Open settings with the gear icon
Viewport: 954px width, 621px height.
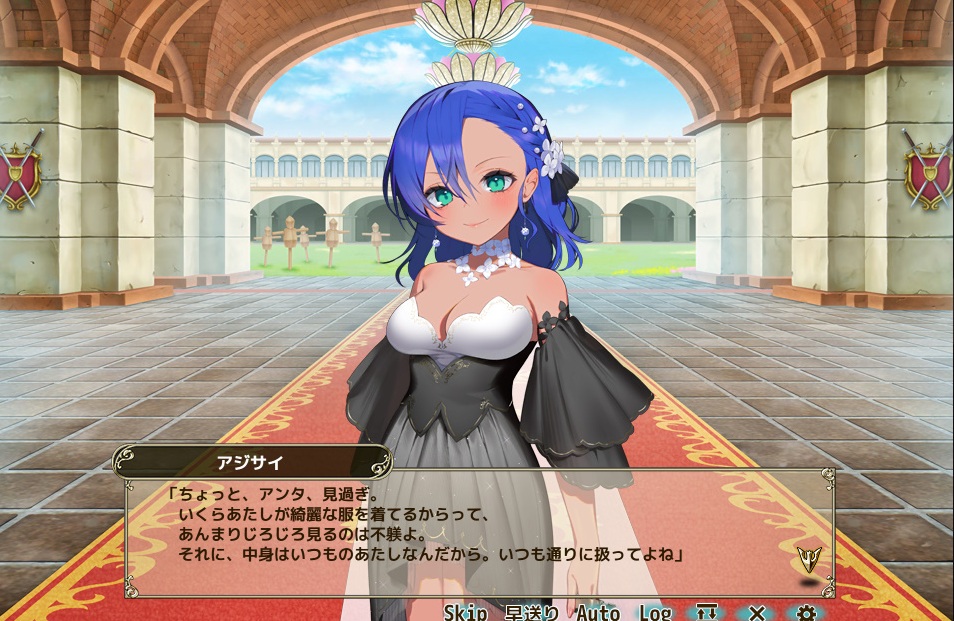point(806,612)
